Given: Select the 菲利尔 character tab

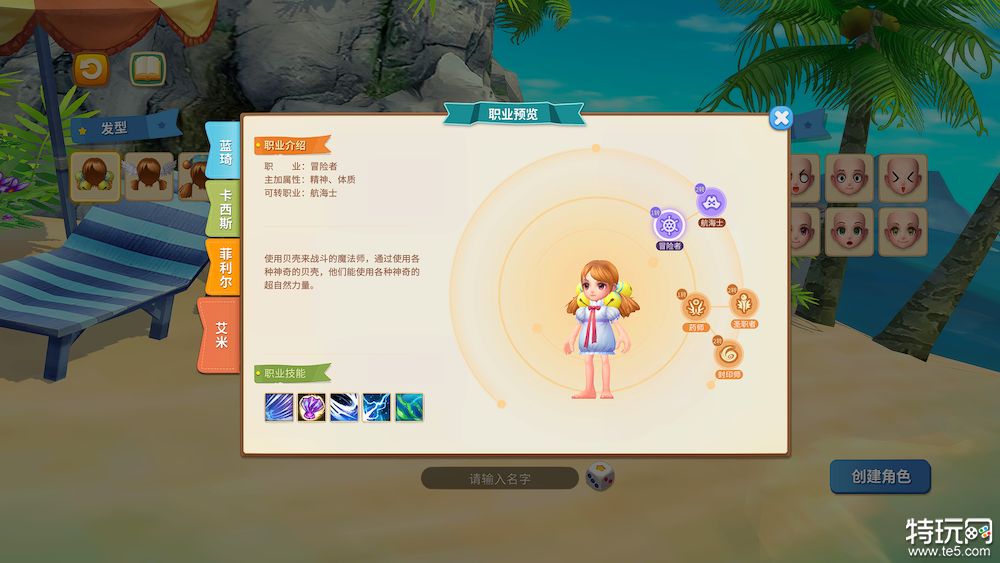Looking at the screenshot, I should (x=225, y=268).
